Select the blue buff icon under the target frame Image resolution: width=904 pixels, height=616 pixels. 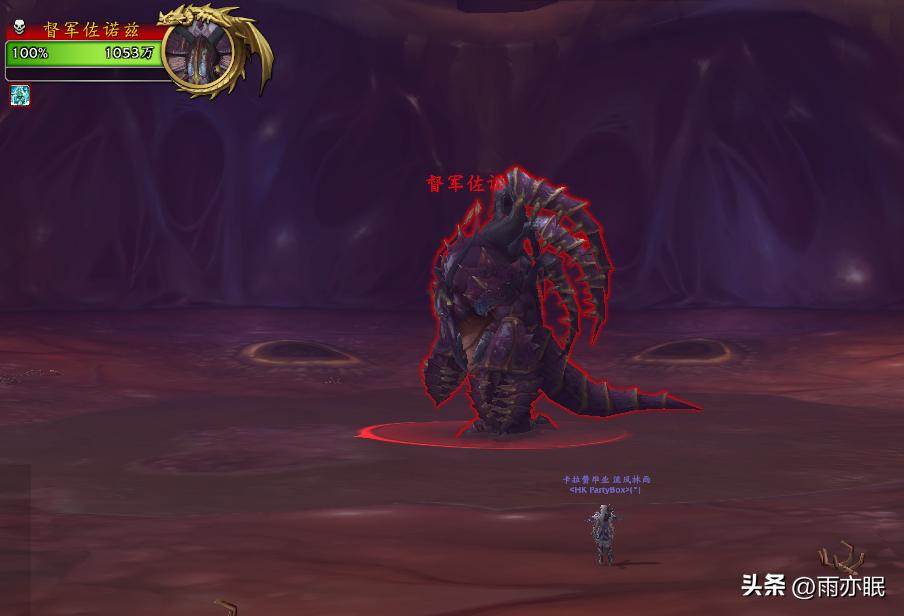point(20,95)
